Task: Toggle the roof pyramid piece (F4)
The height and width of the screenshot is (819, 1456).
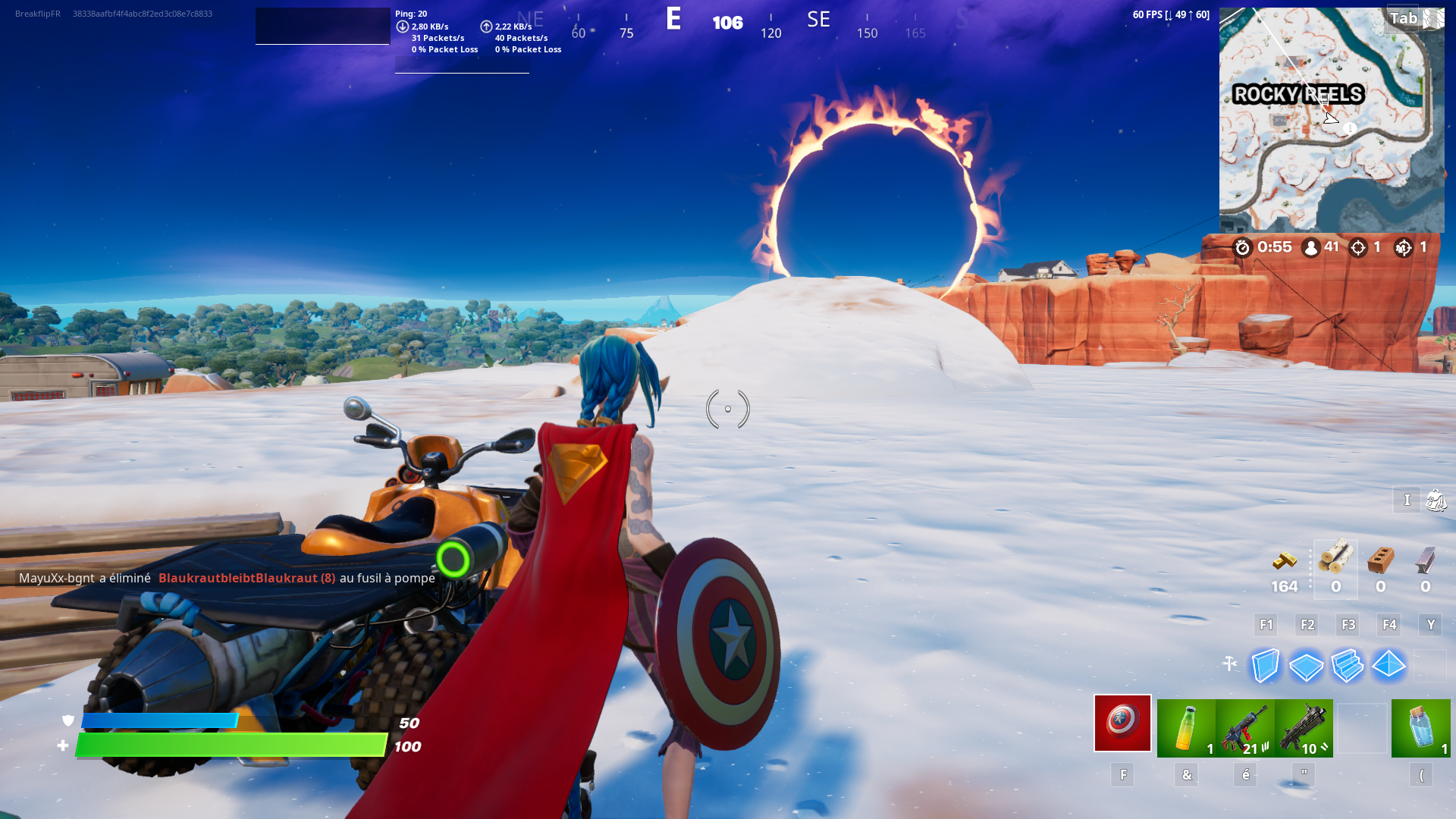Action: 1390,666
